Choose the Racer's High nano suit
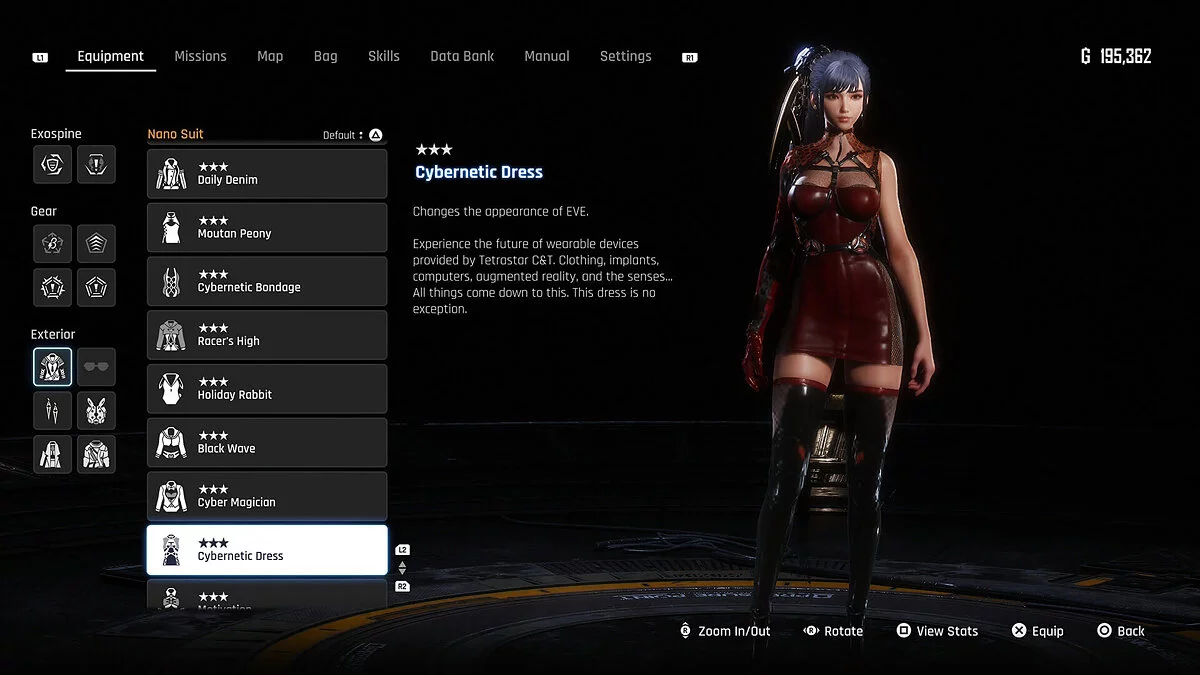Viewport: 1200px width, 675px height. pyautogui.click(x=267, y=335)
